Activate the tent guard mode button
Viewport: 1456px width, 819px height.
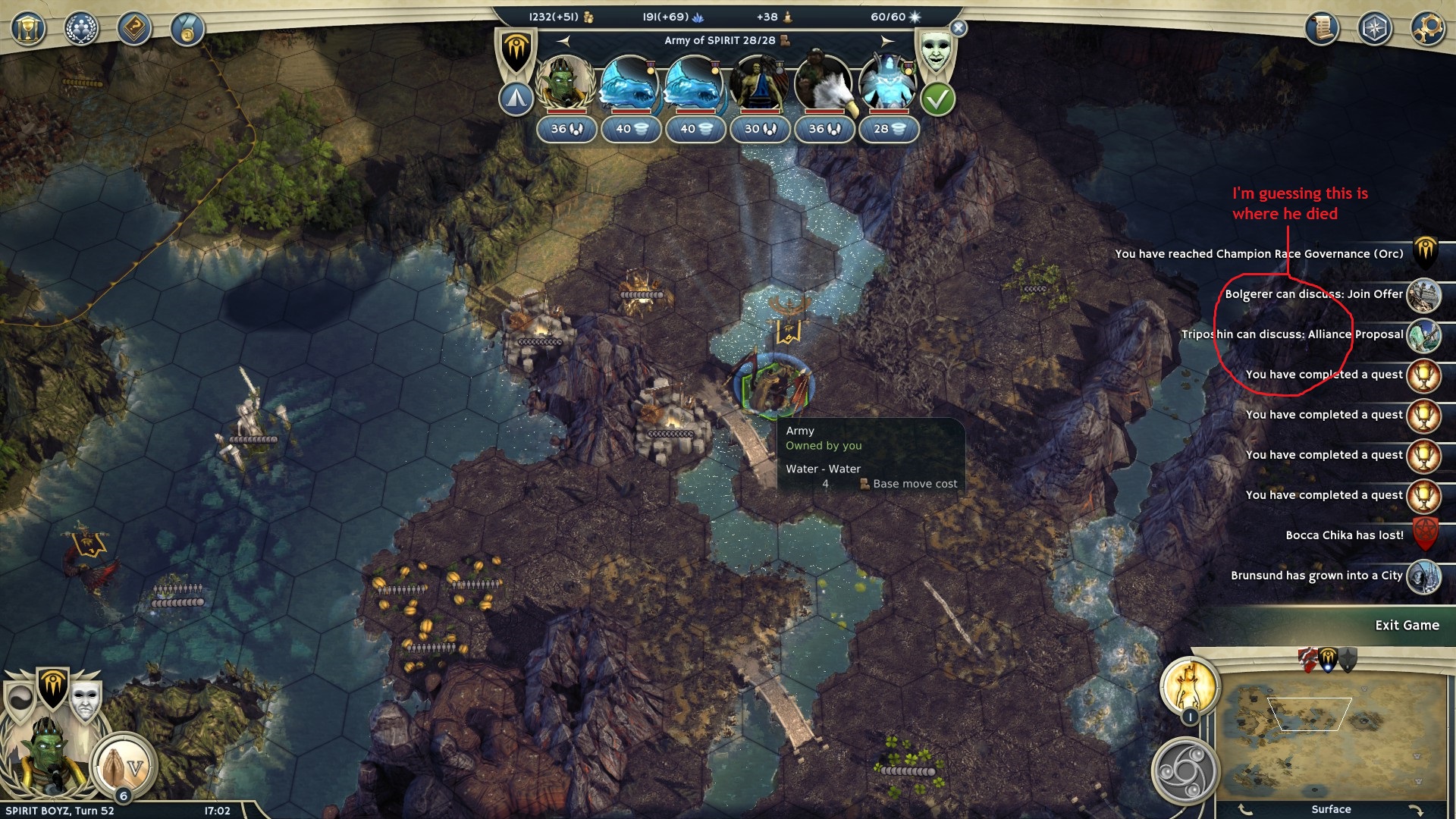(x=516, y=99)
